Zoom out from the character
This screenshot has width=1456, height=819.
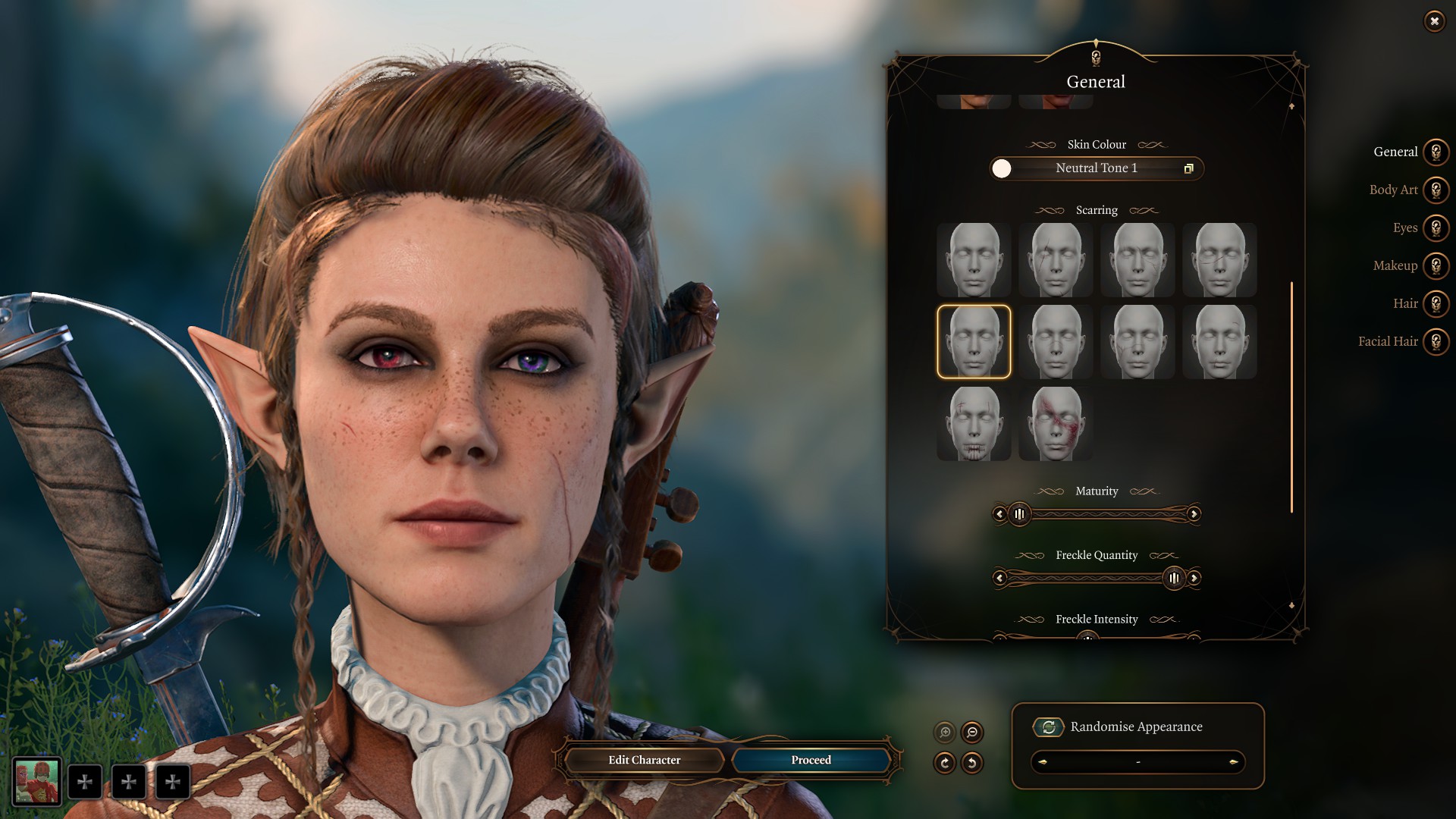click(972, 733)
